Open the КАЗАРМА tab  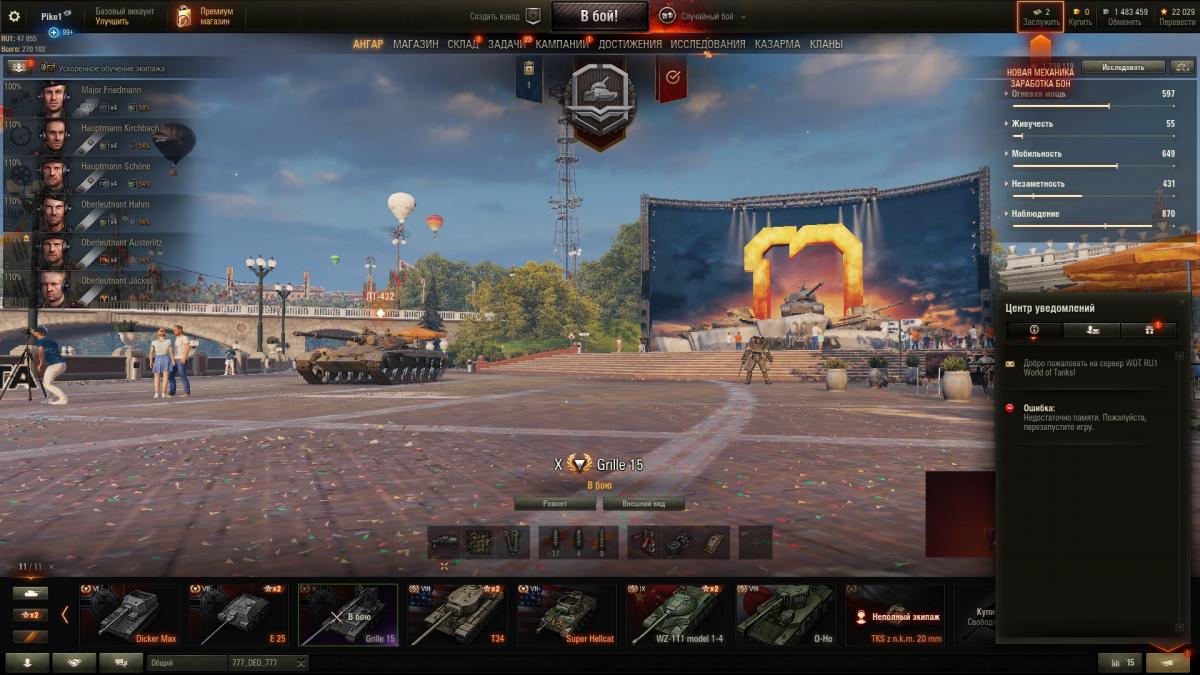(x=777, y=44)
